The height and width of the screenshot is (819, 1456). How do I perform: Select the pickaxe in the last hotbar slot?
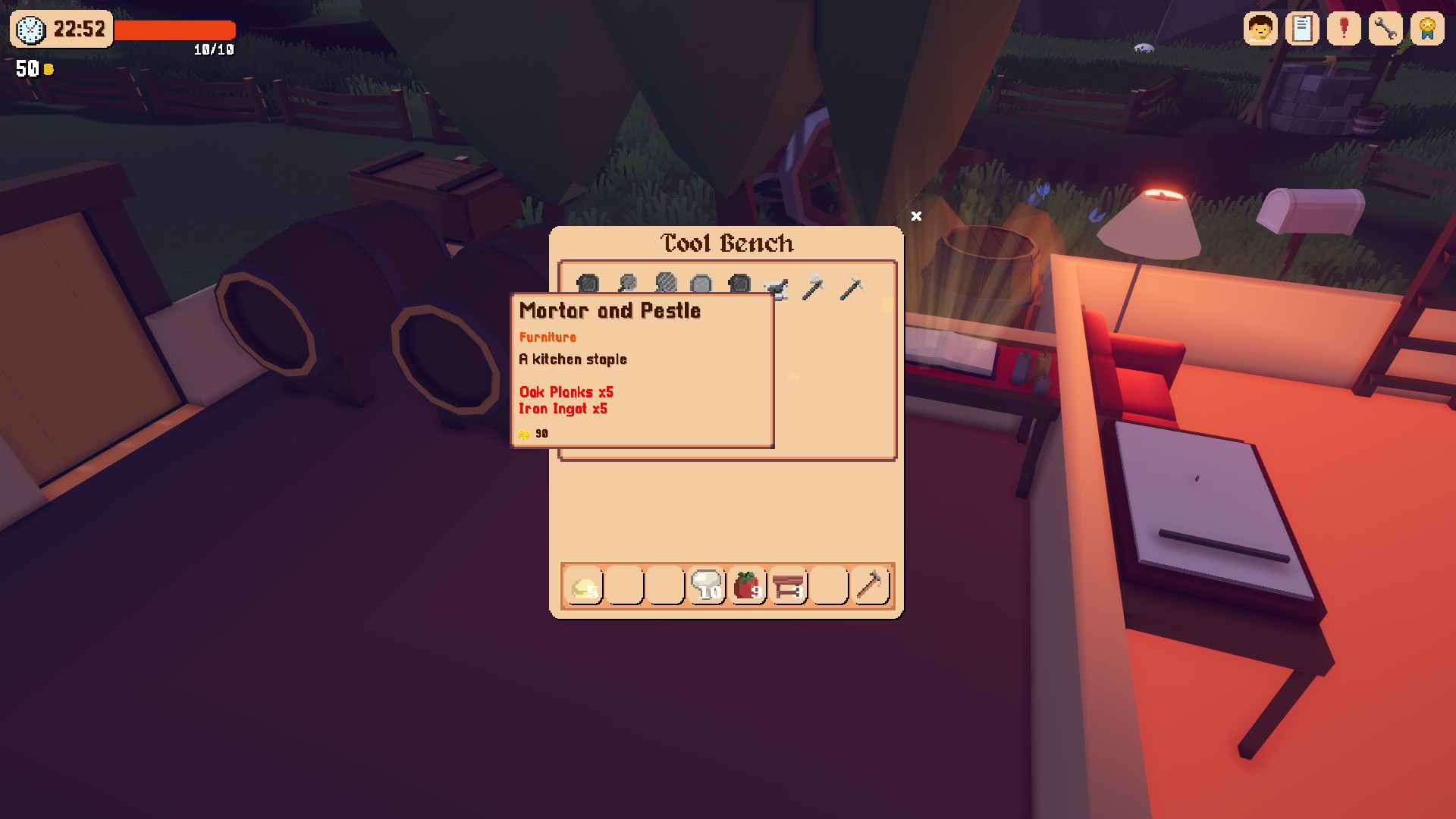pyautogui.click(x=870, y=585)
